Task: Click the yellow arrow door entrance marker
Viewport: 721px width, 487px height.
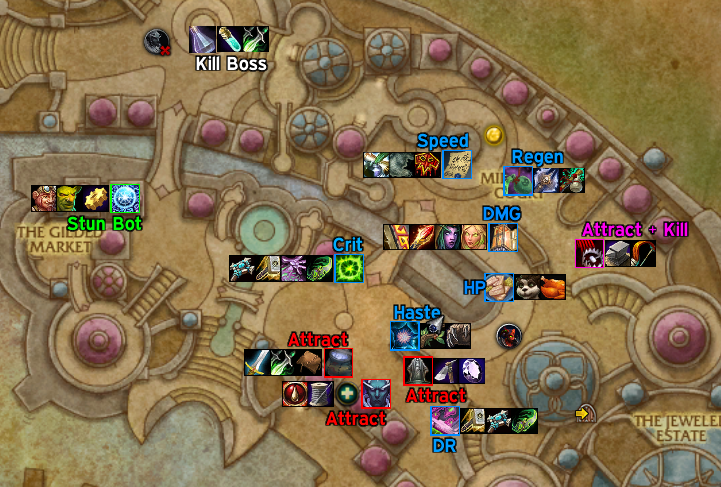Action: tap(585, 412)
